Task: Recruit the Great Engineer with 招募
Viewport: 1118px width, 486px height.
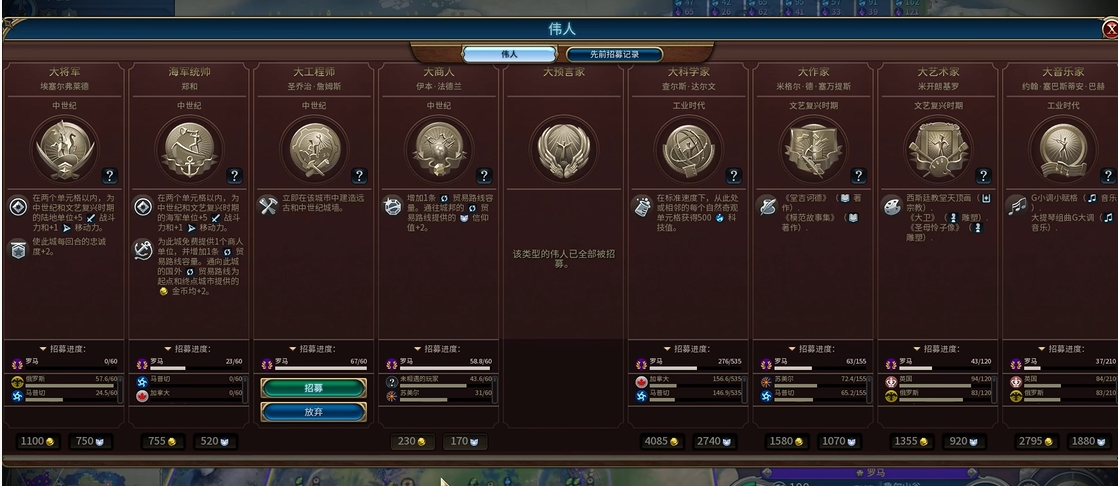Action: (313, 387)
